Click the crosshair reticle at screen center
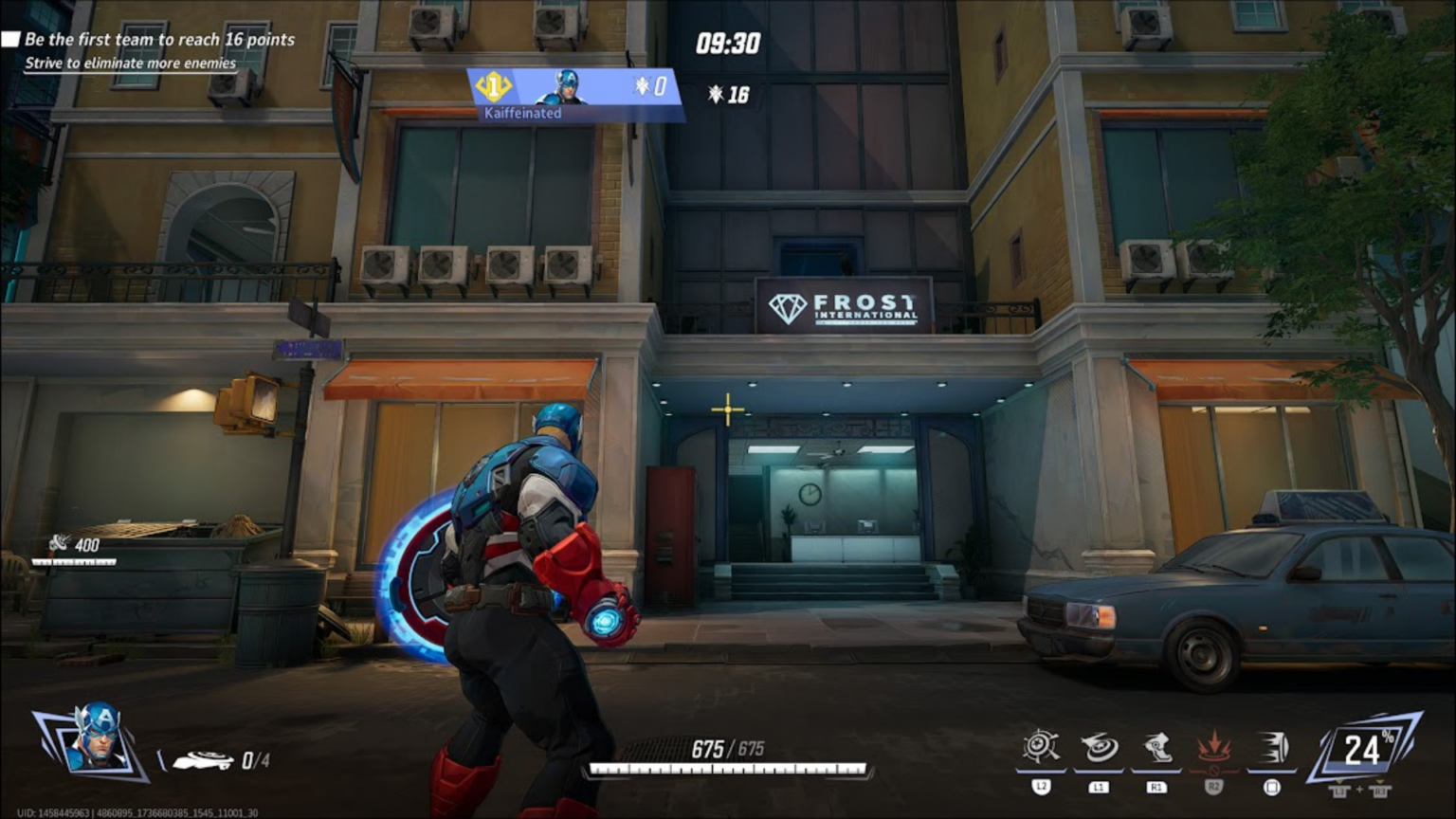This screenshot has height=819, width=1456. tap(726, 409)
